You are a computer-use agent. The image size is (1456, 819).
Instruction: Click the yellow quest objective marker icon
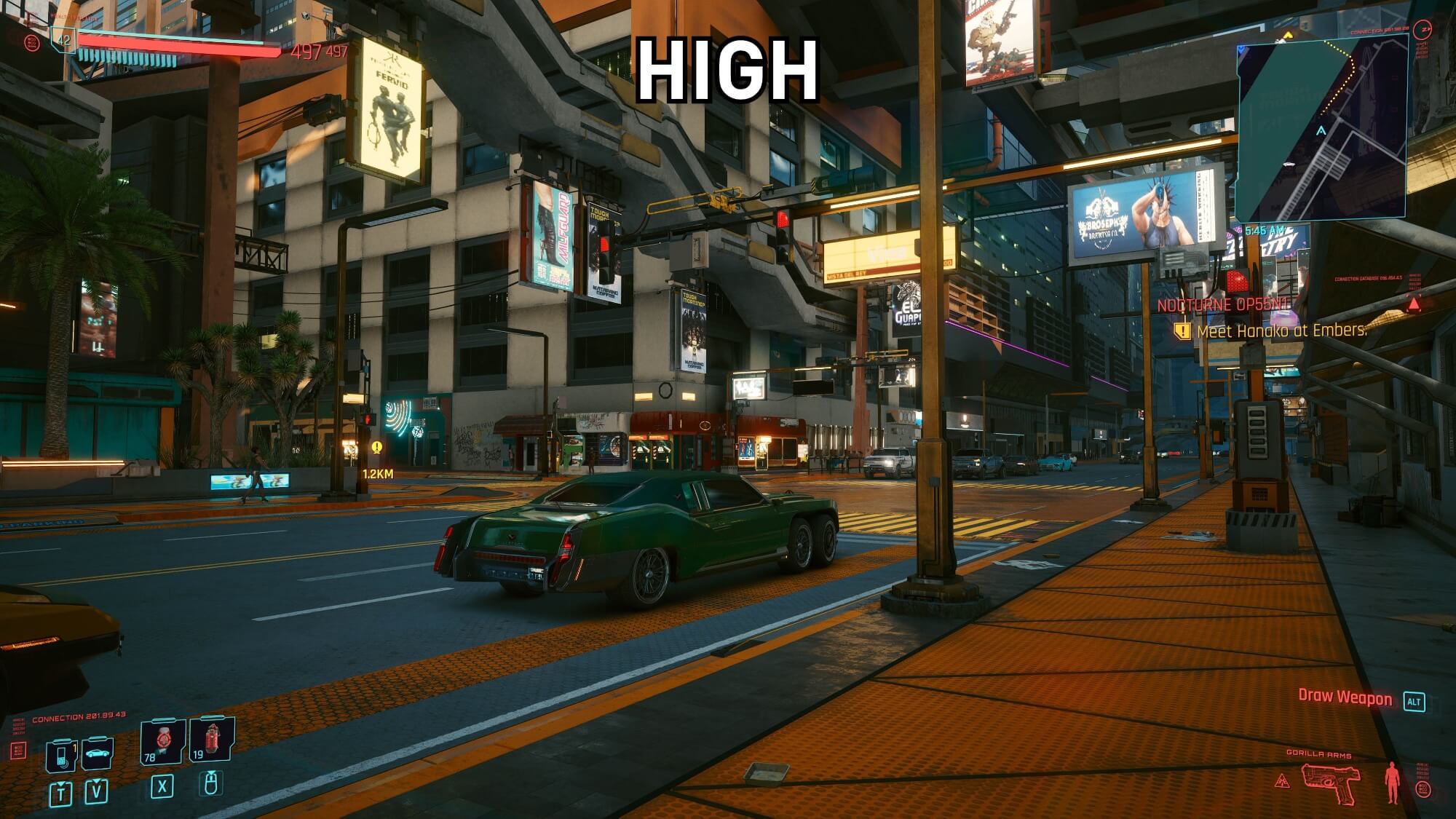[1182, 331]
